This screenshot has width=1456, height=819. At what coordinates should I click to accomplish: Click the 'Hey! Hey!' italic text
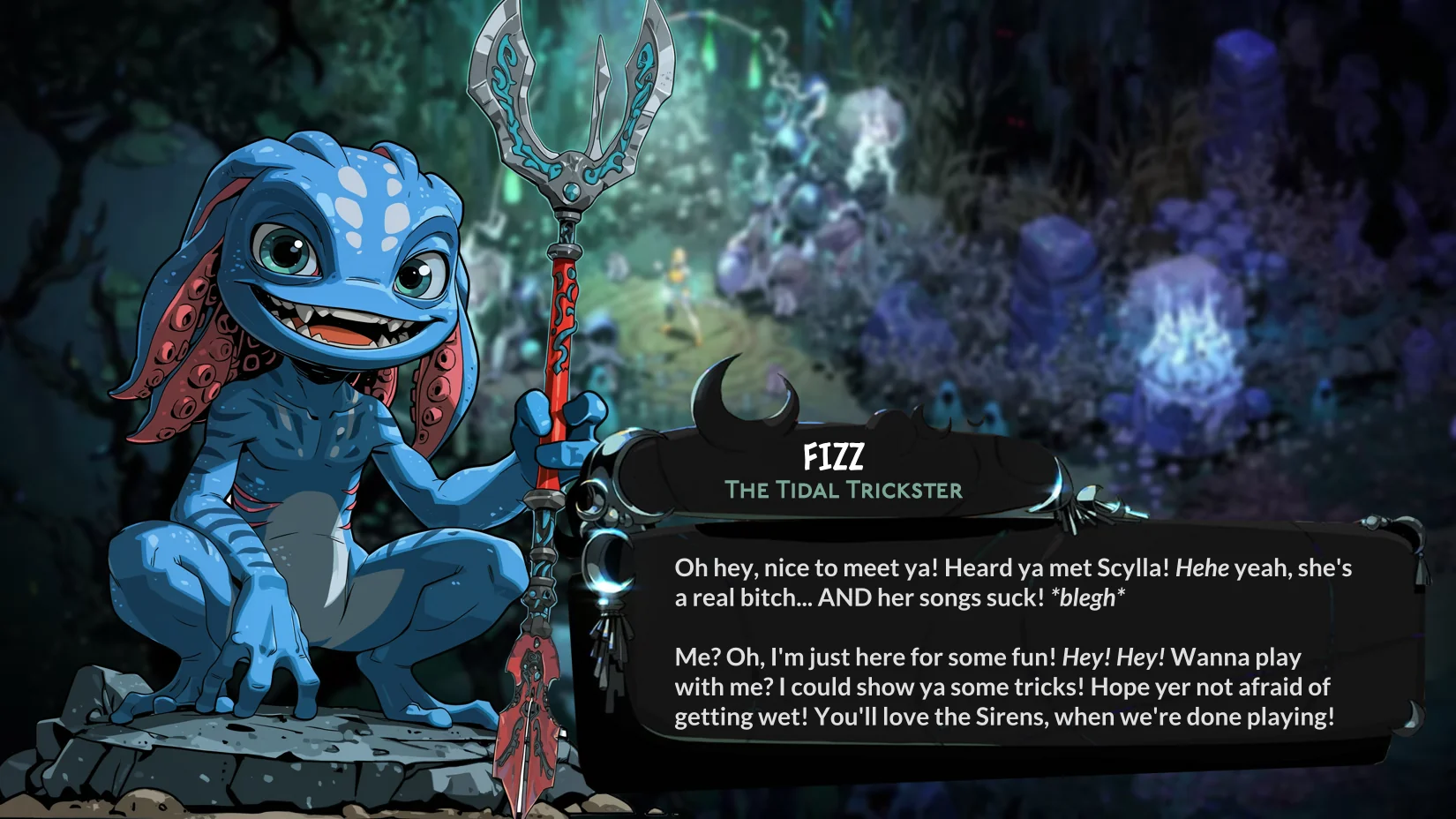[1115, 657]
